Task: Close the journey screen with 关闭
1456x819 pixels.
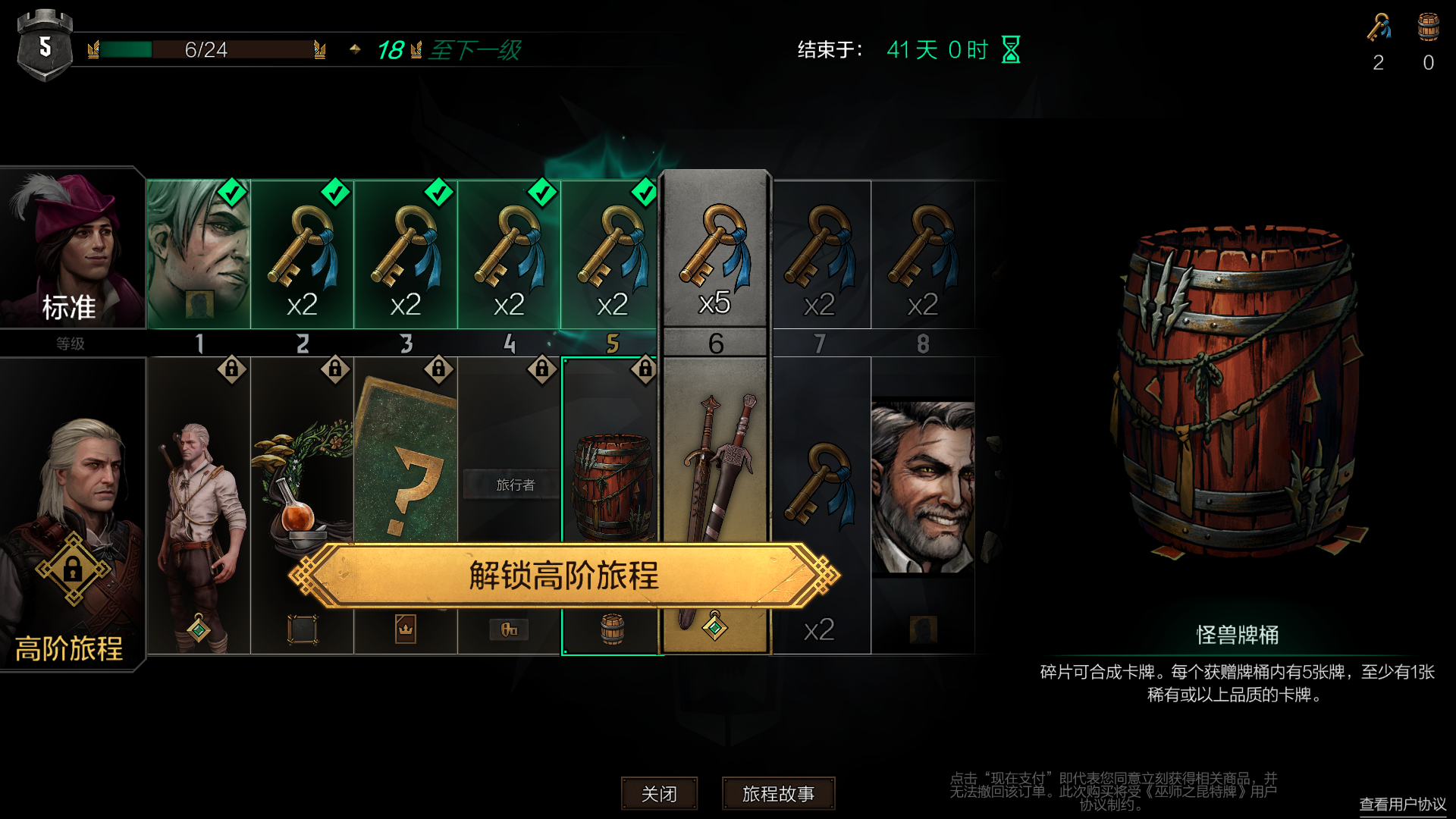Action: click(x=659, y=793)
